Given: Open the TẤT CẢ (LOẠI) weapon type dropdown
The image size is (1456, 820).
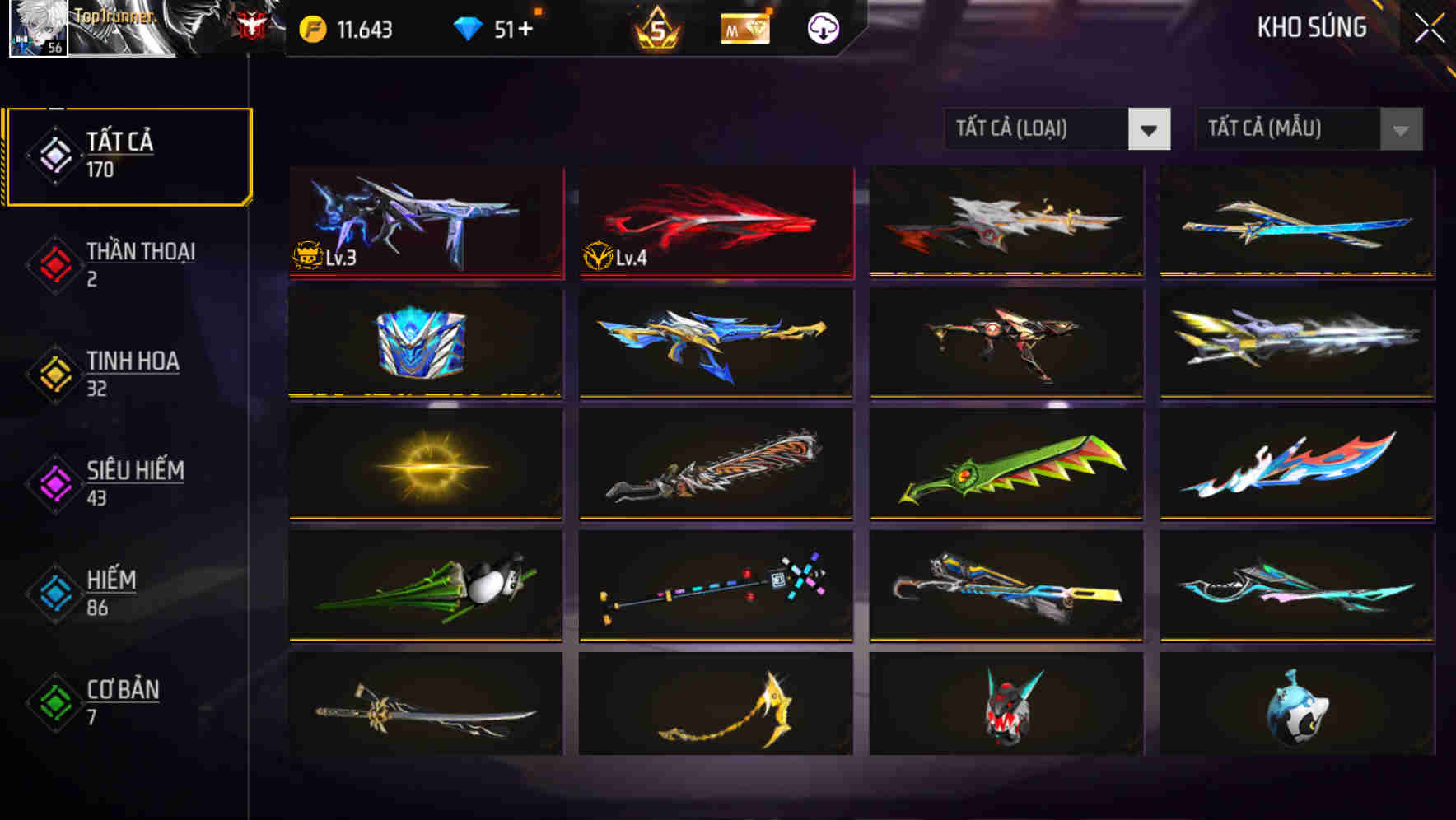Looking at the screenshot, I should (1057, 129).
